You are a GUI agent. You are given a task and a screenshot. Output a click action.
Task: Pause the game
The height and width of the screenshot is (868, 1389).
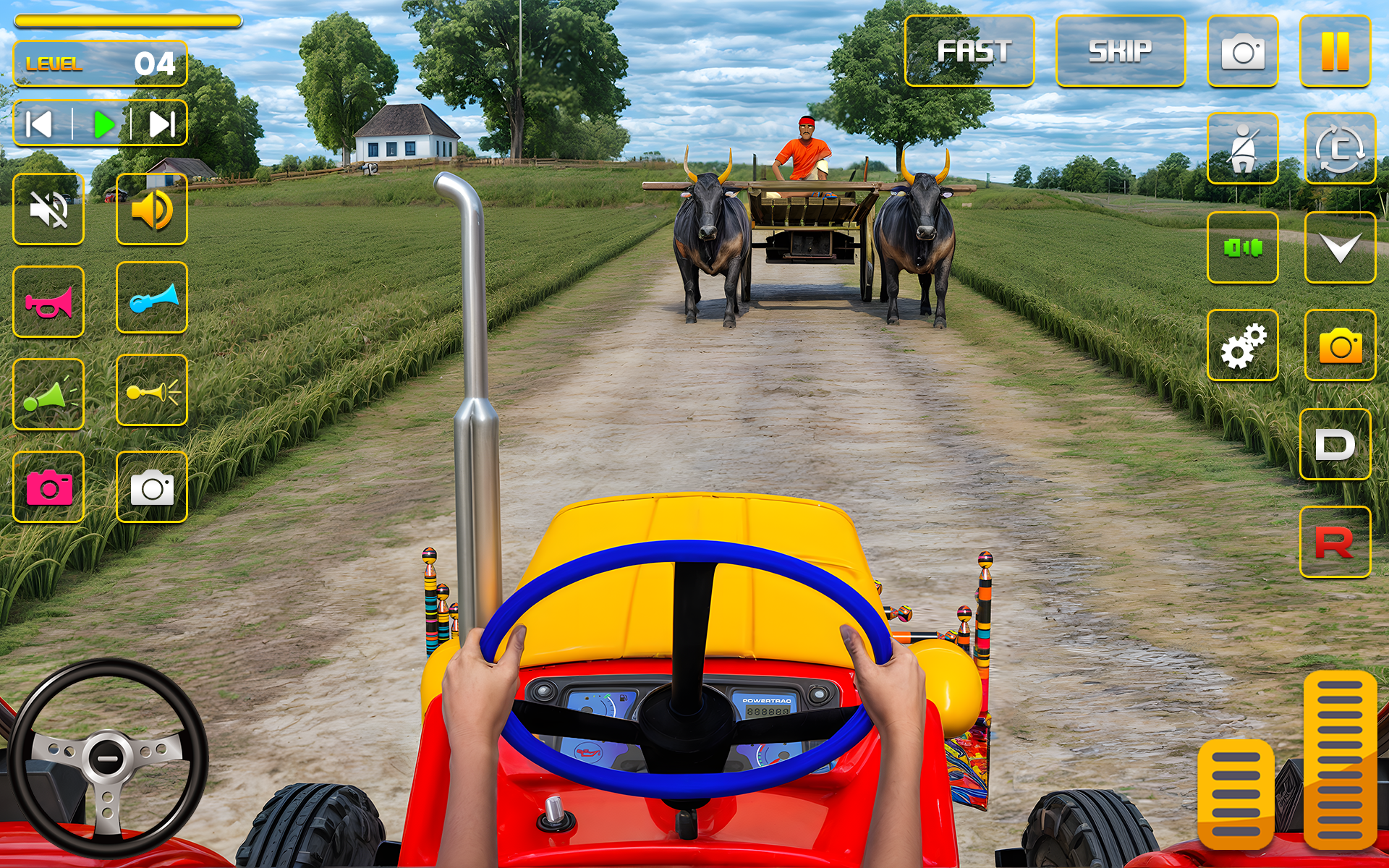tap(1336, 51)
